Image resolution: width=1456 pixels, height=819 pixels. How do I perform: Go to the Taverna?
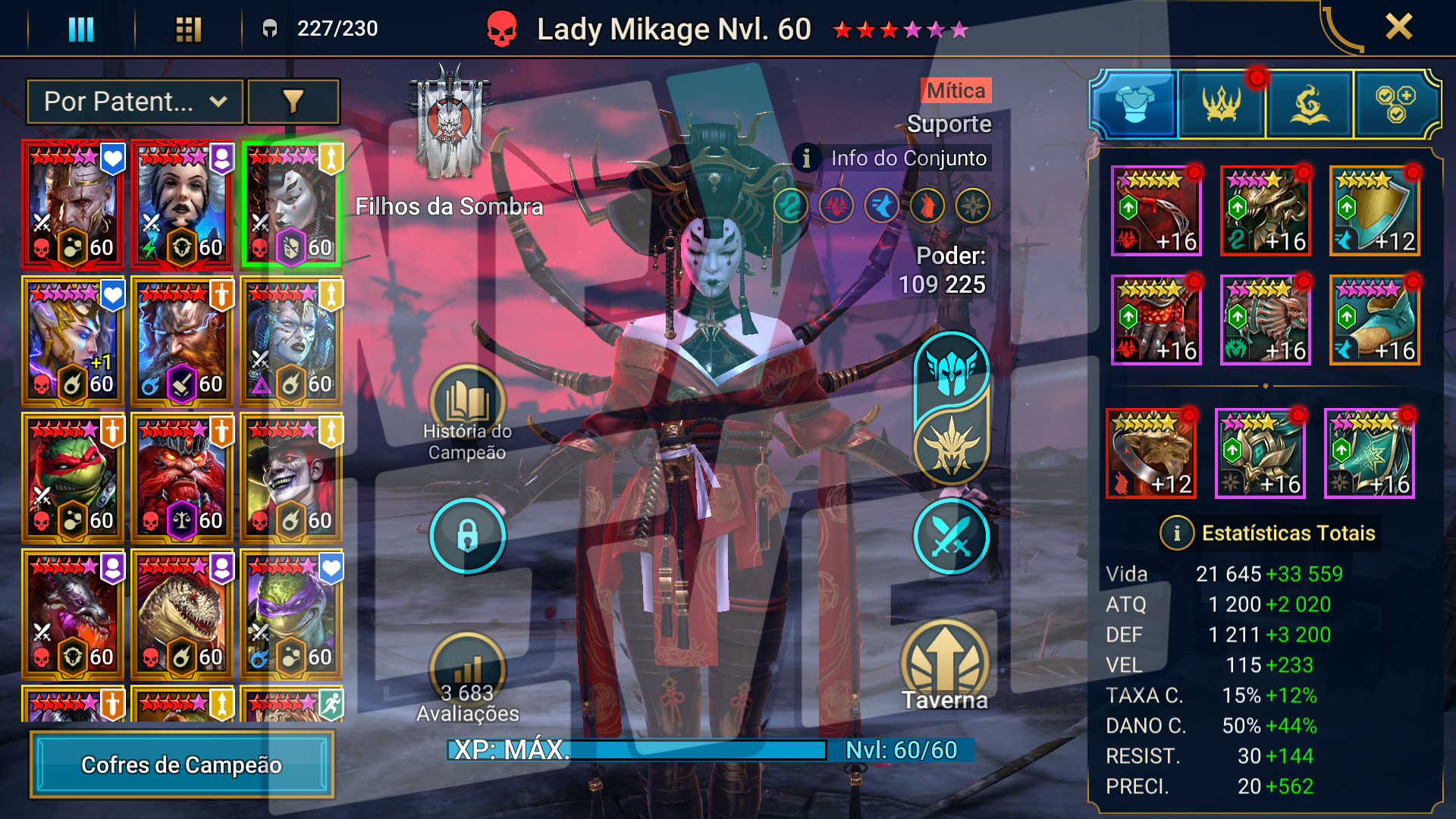point(945,666)
